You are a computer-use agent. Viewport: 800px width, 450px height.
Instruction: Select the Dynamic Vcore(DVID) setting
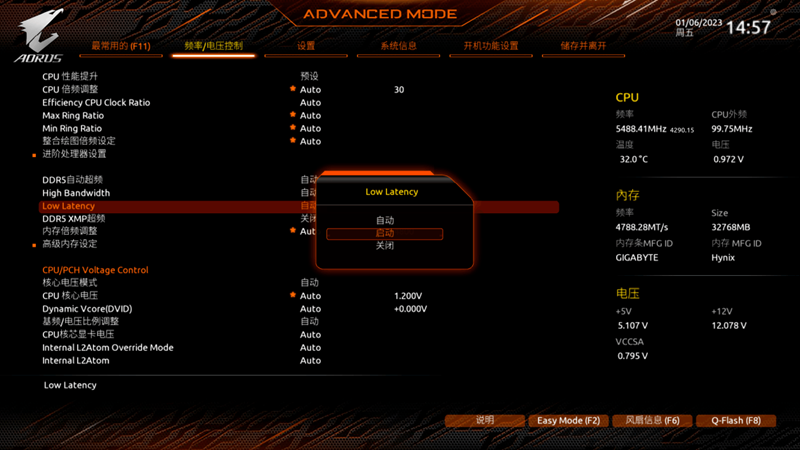tap(87, 309)
